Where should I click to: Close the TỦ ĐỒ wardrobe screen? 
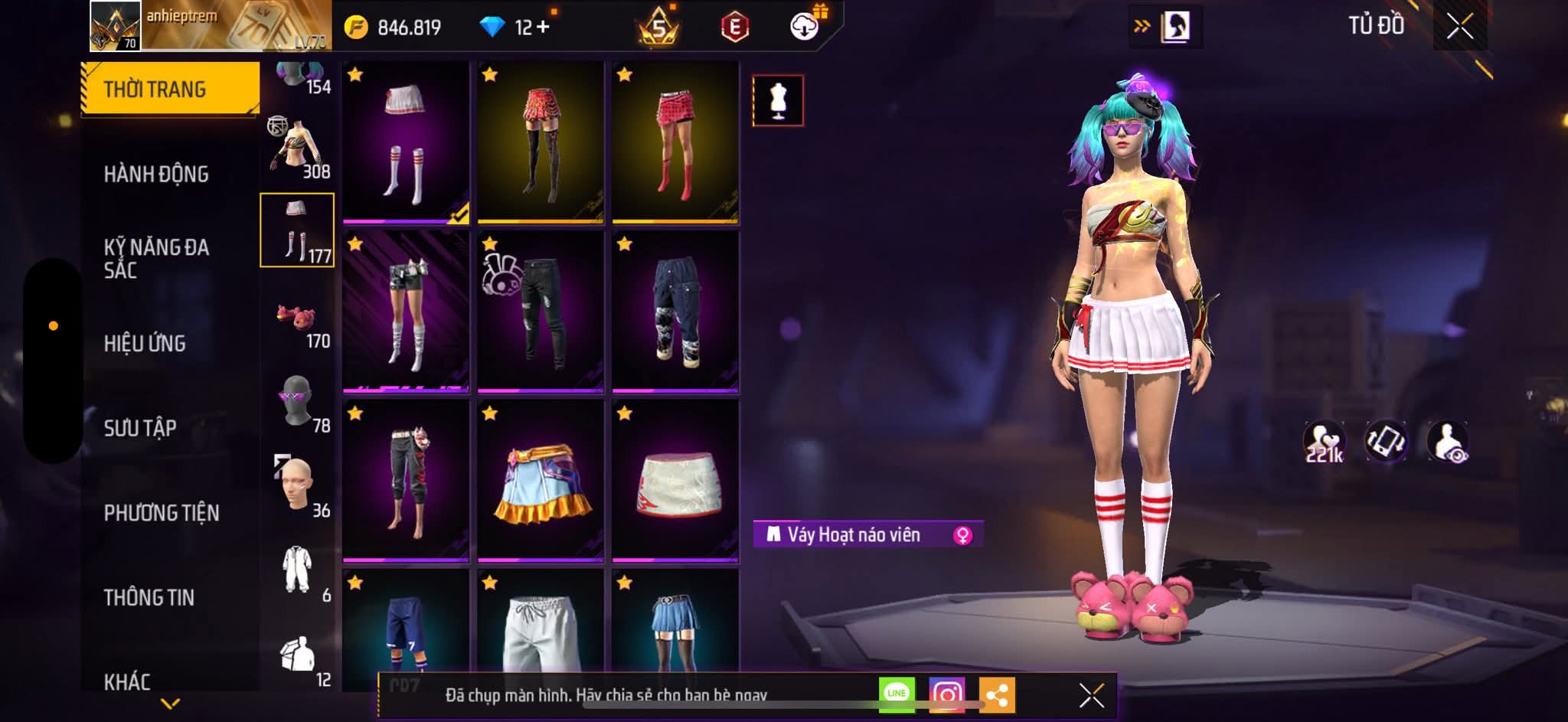coord(1459,27)
